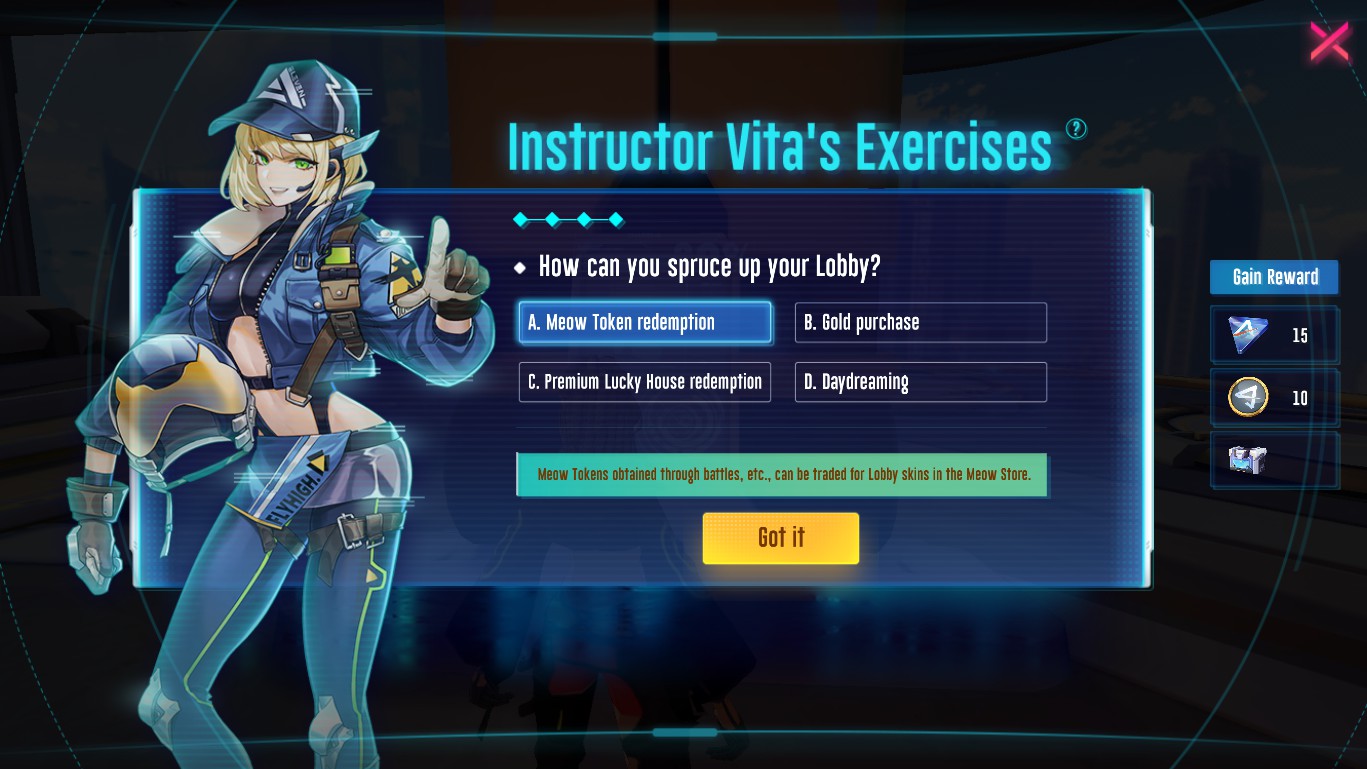Pick answer C. Premium Lucky House redemption

pos(645,382)
